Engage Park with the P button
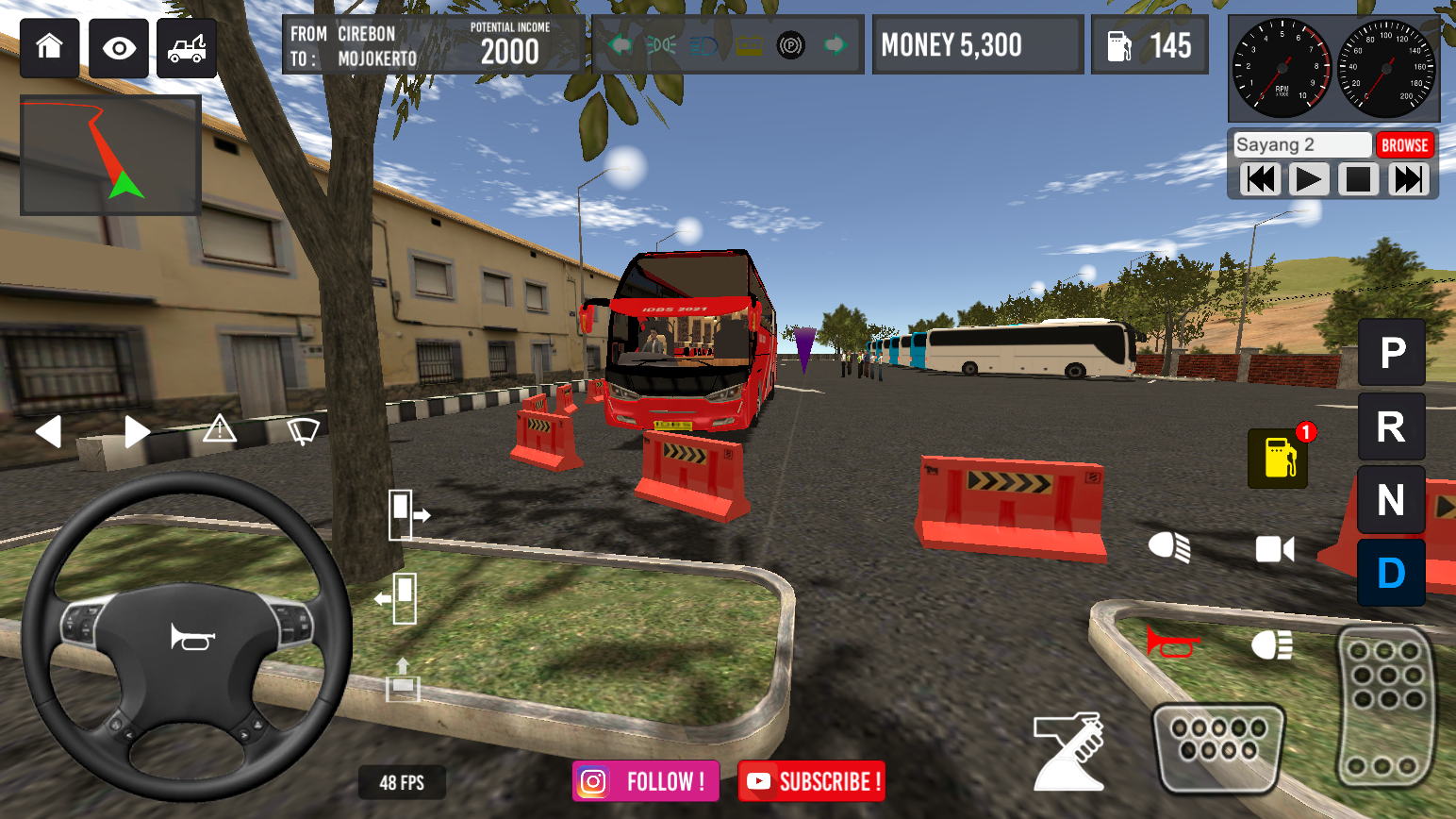The height and width of the screenshot is (819, 1456). point(1391,352)
